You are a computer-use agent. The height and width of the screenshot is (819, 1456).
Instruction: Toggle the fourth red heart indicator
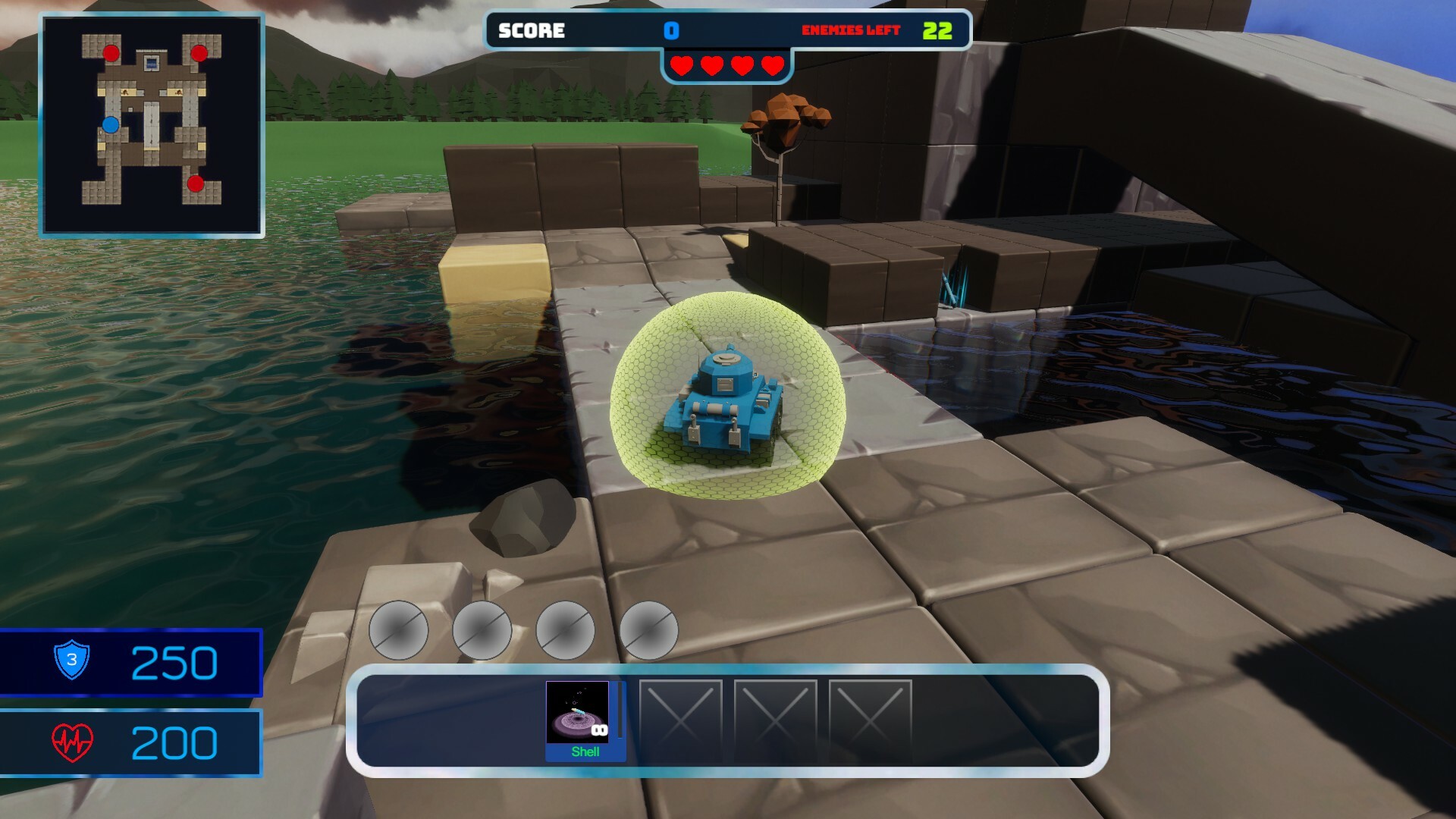tap(771, 65)
